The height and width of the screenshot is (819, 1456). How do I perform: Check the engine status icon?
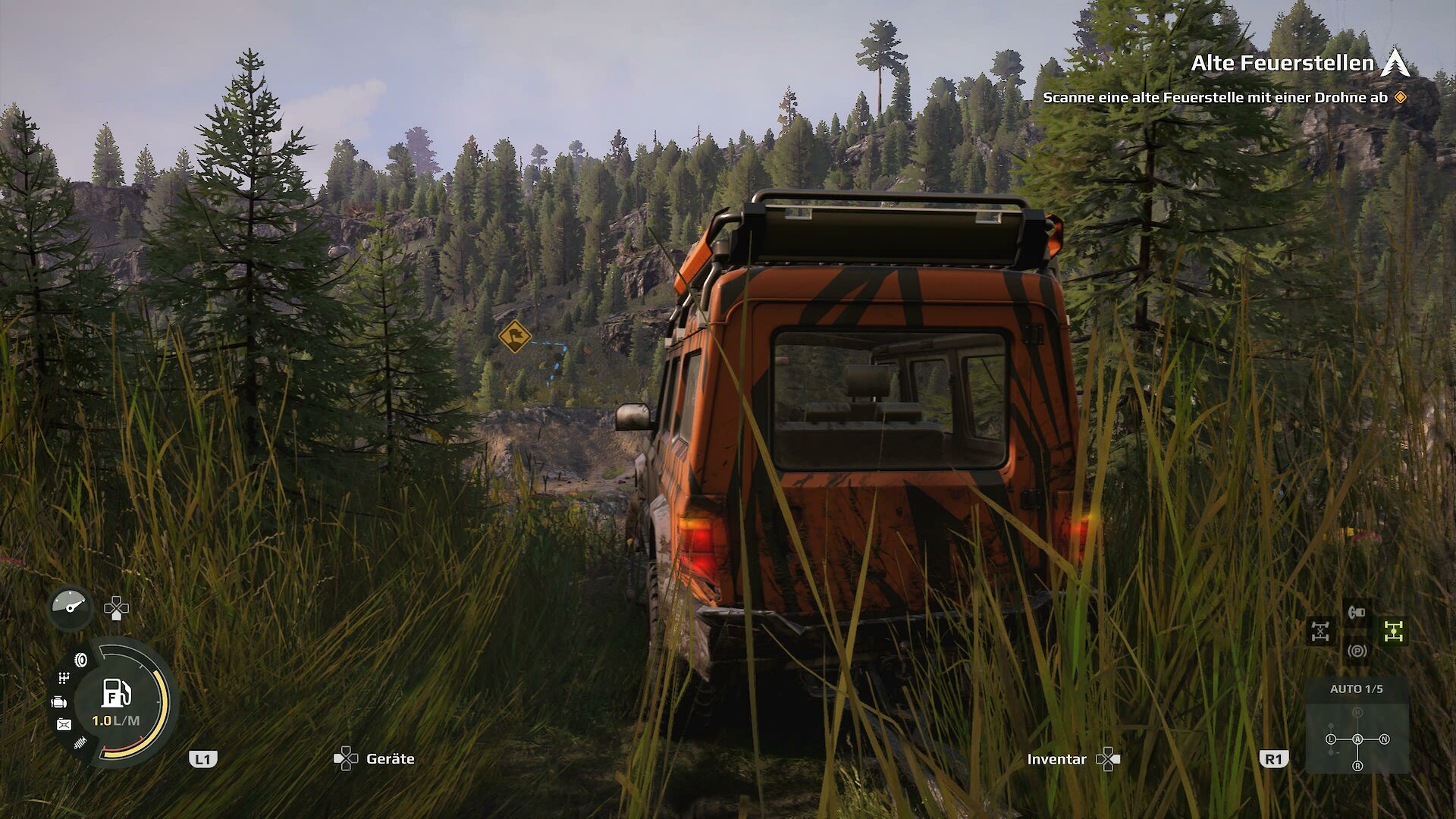(x=59, y=702)
